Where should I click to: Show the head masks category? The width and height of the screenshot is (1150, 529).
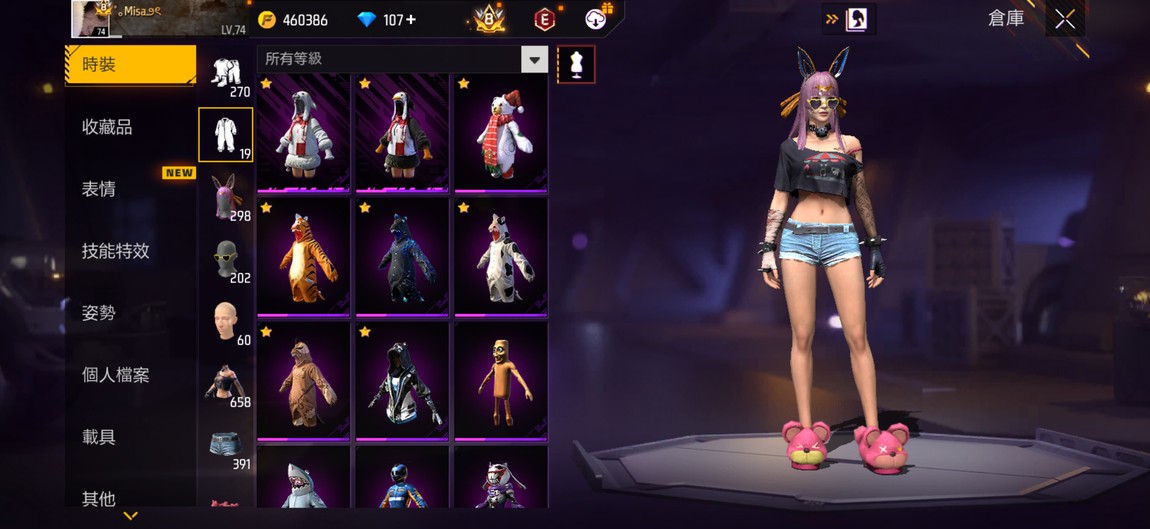pyautogui.click(x=226, y=258)
